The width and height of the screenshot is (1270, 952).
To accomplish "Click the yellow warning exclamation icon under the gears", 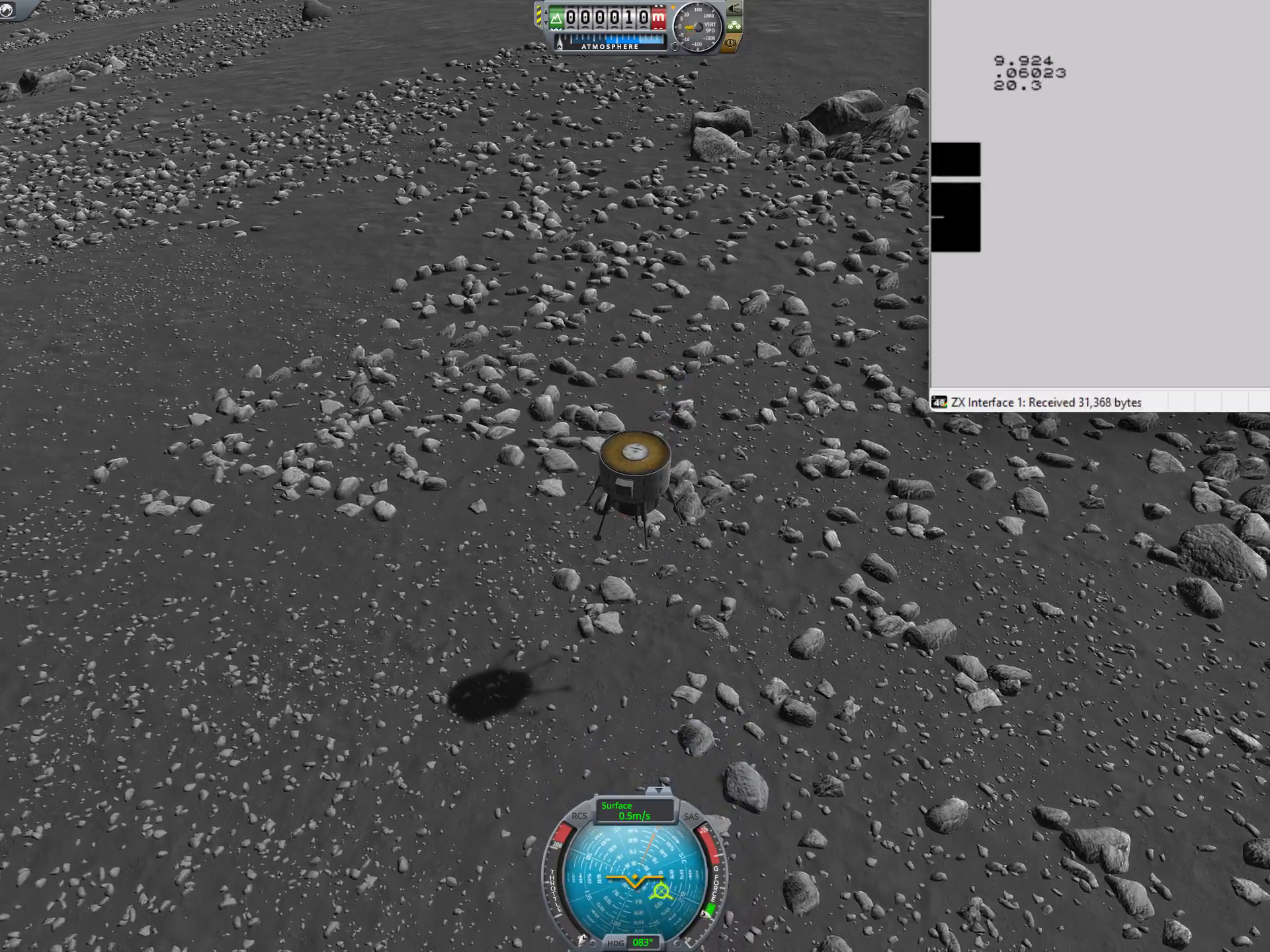I will [730, 44].
